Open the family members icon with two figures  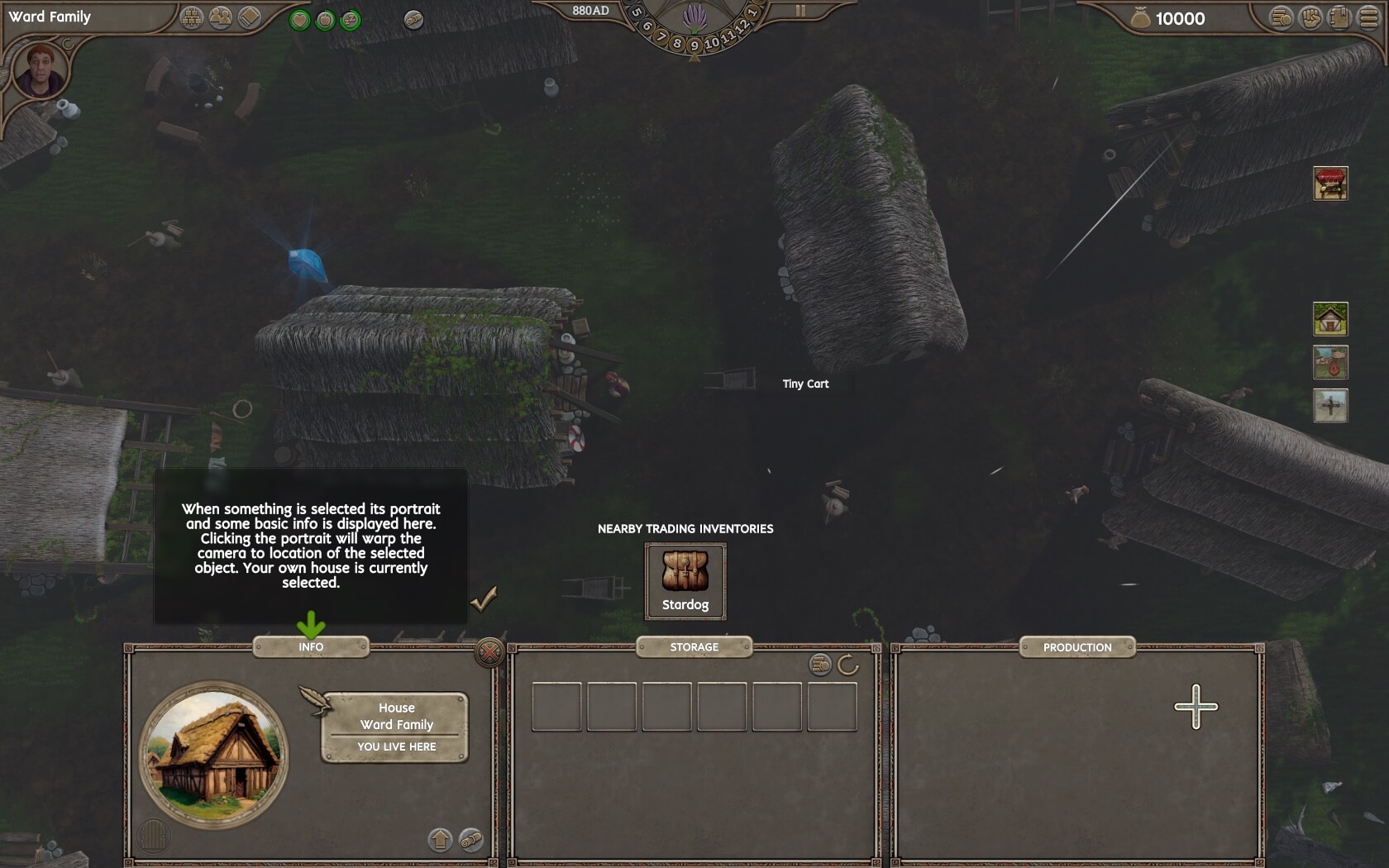point(221,18)
